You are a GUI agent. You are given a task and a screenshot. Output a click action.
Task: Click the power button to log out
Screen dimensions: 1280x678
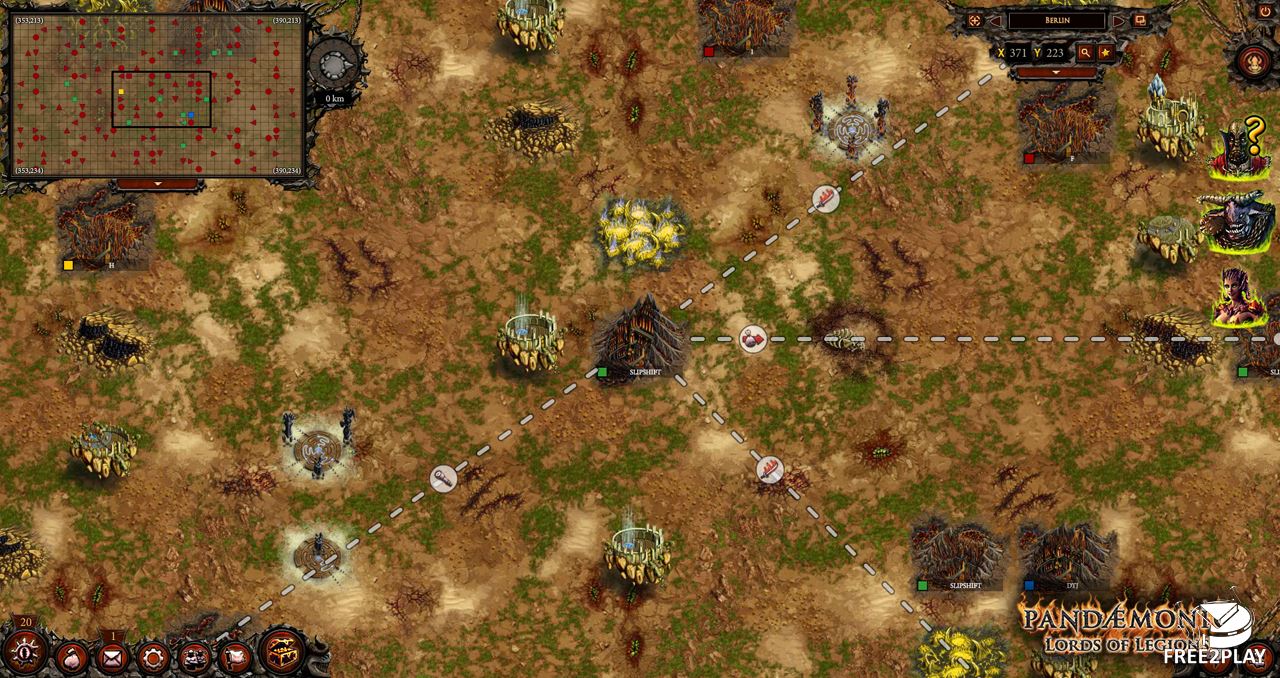click(x=1265, y=11)
